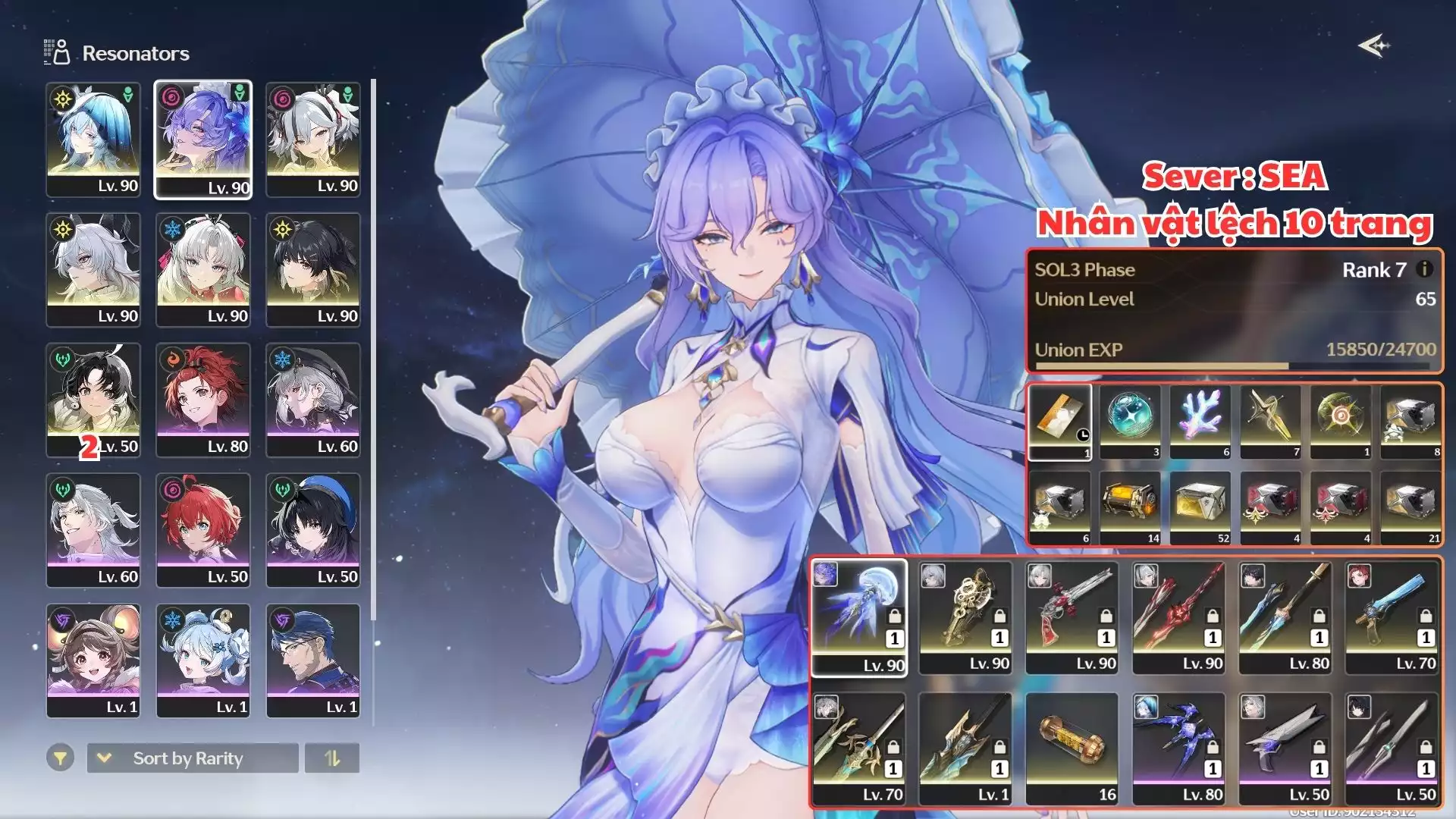1456x819 pixels.
Task: Choose the jellyfish weapon at Lv. 90
Action: pyautogui.click(x=859, y=617)
